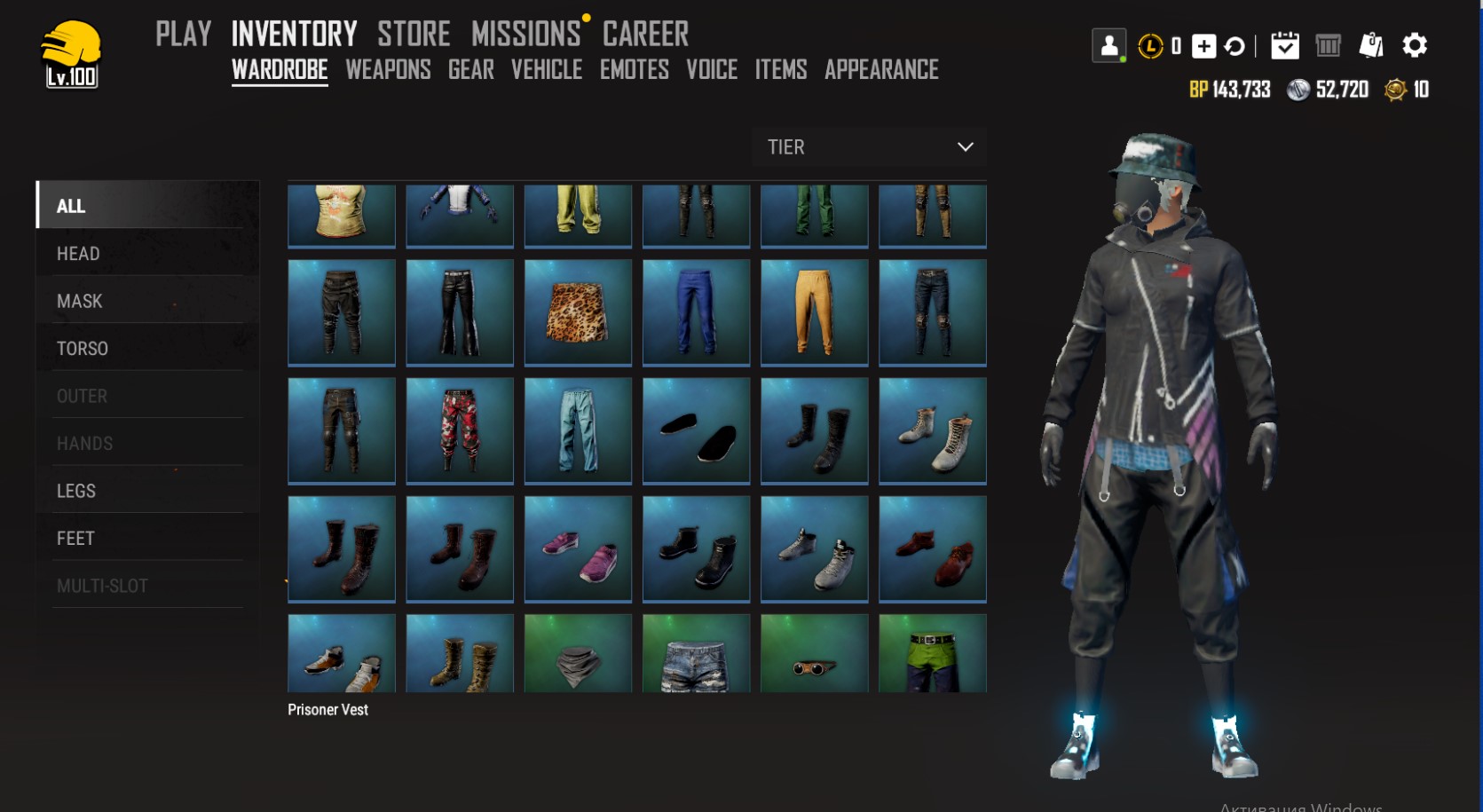
Task: Select the WEAPONS inventory tab
Action: tap(388, 70)
